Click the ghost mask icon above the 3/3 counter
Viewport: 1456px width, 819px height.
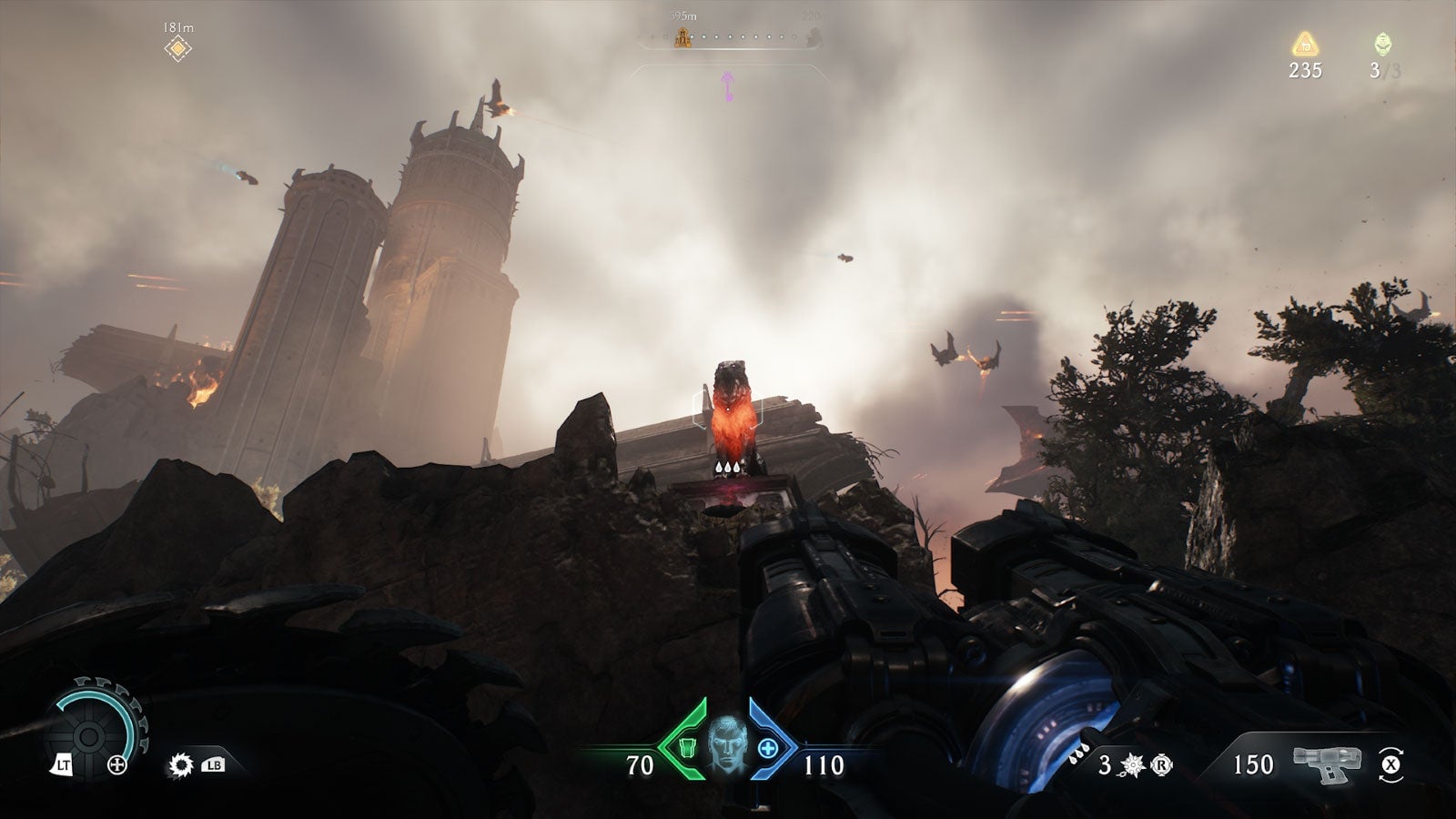coord(1381,43)
